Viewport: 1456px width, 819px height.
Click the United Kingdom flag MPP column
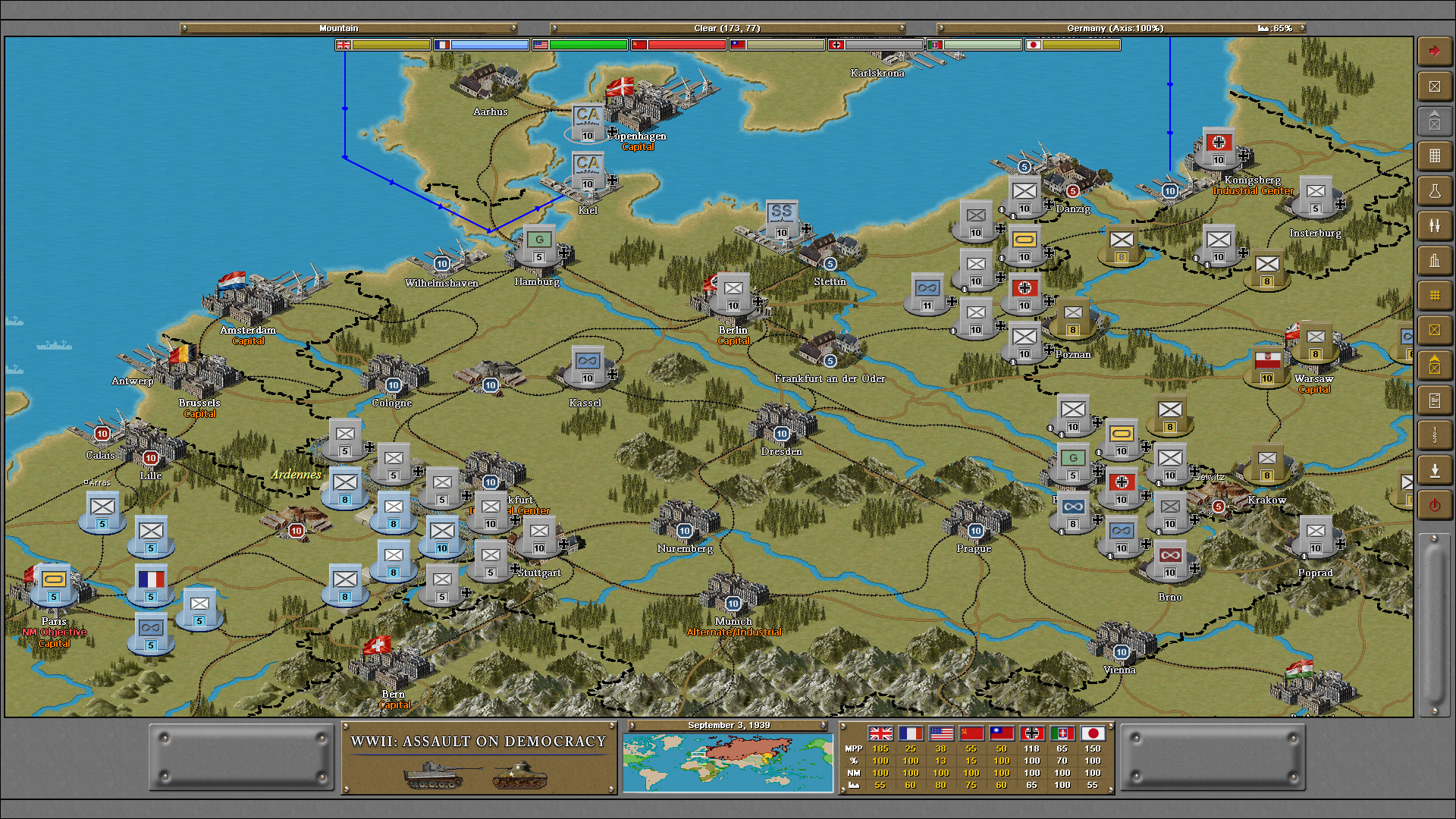880,734
